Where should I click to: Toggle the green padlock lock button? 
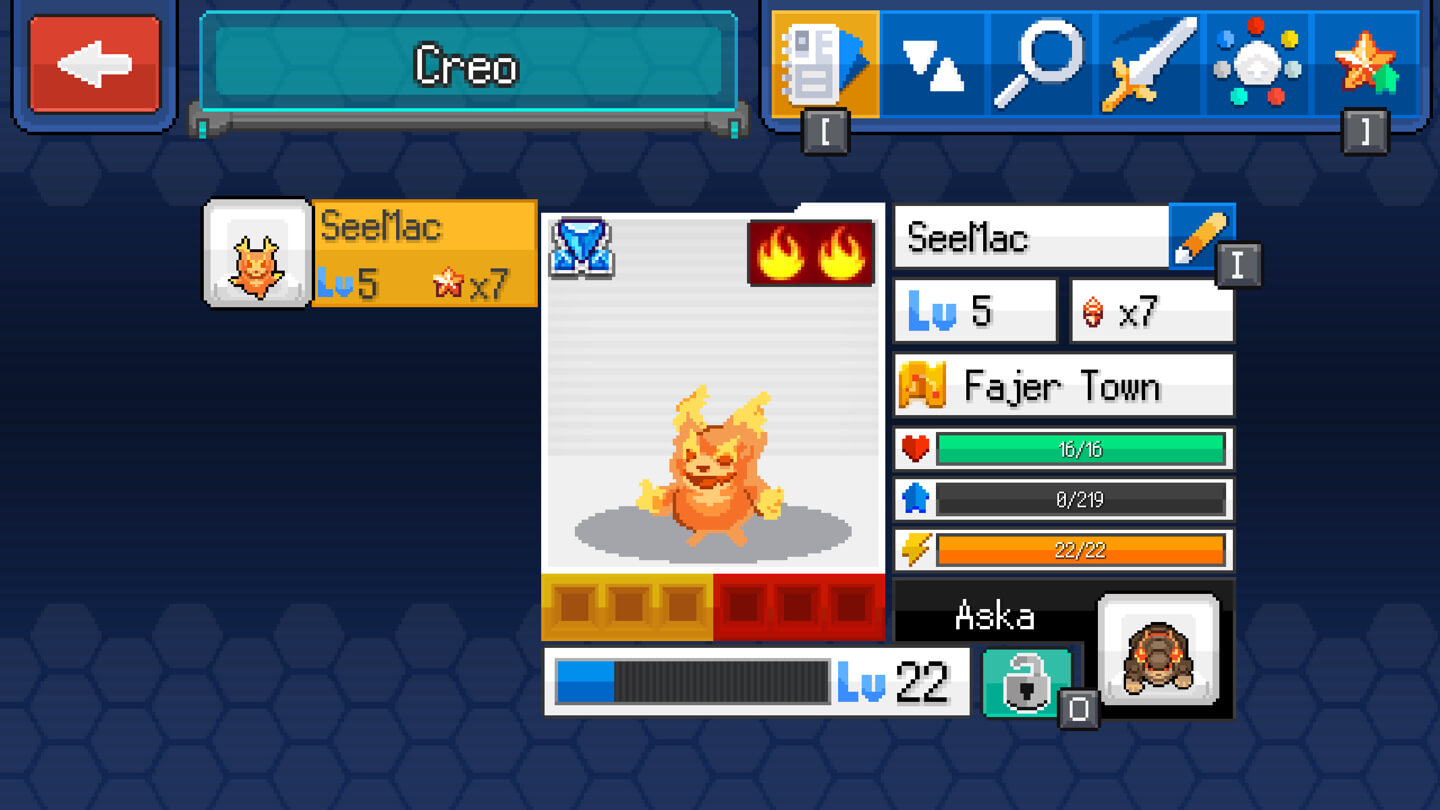coord(1027,682)
